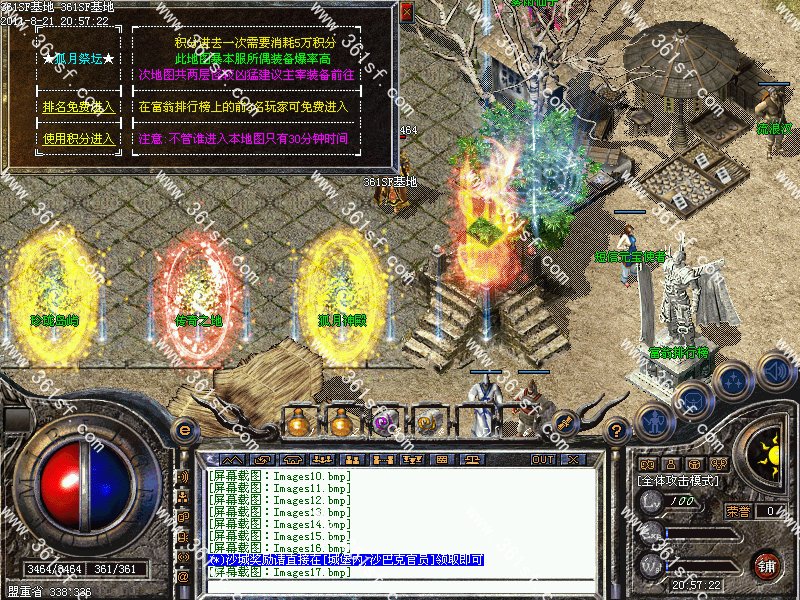The image size is (800, 600).
Task: Close the chat panel with X button
Action: click(x=572, y=459)
